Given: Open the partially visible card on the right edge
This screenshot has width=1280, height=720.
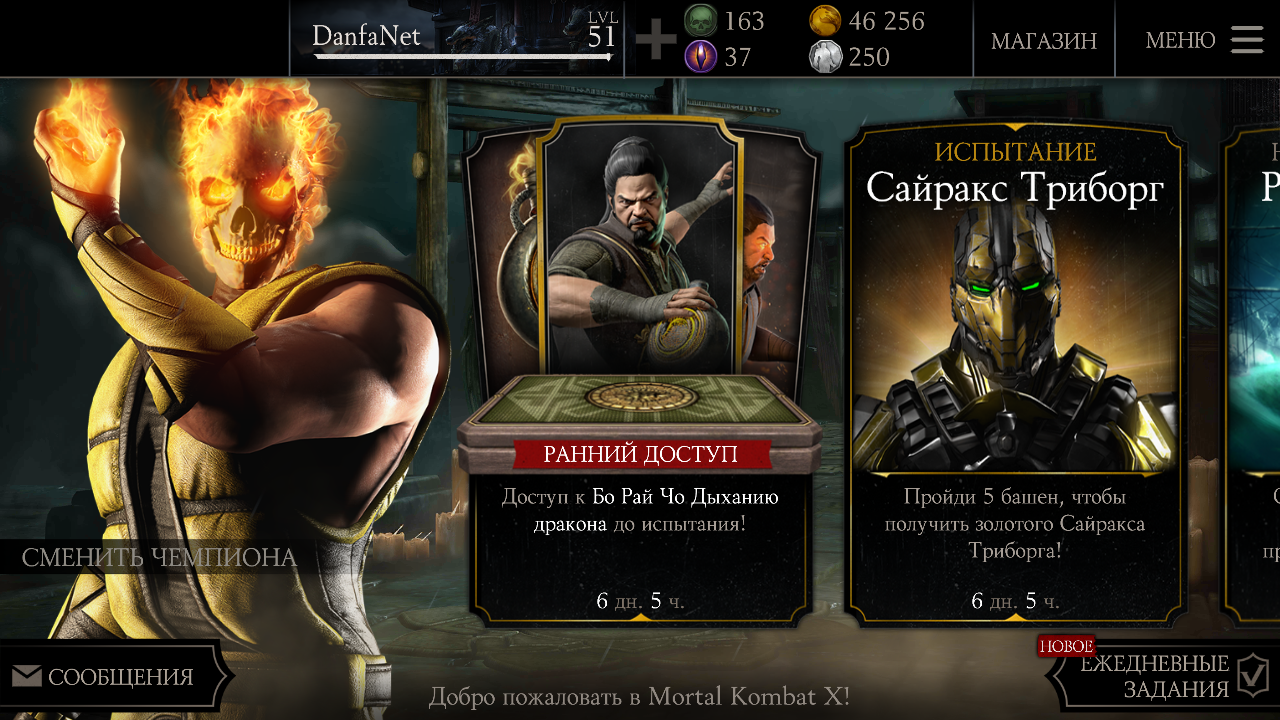Looking at the screenshot, I should click(1255, 370).
